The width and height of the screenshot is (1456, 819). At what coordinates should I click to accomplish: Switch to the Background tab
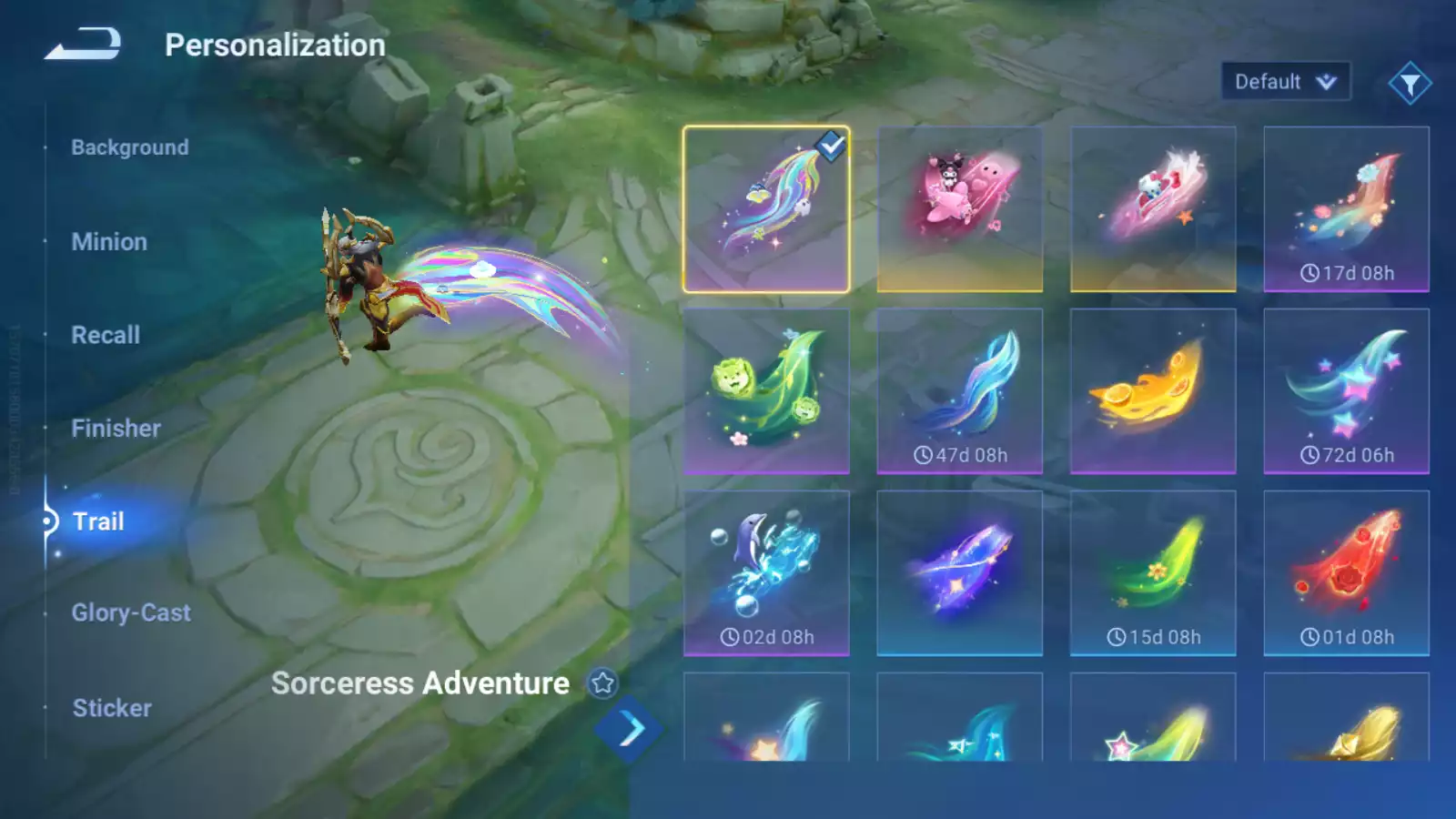pyautogui.click(x=130, y=147)
